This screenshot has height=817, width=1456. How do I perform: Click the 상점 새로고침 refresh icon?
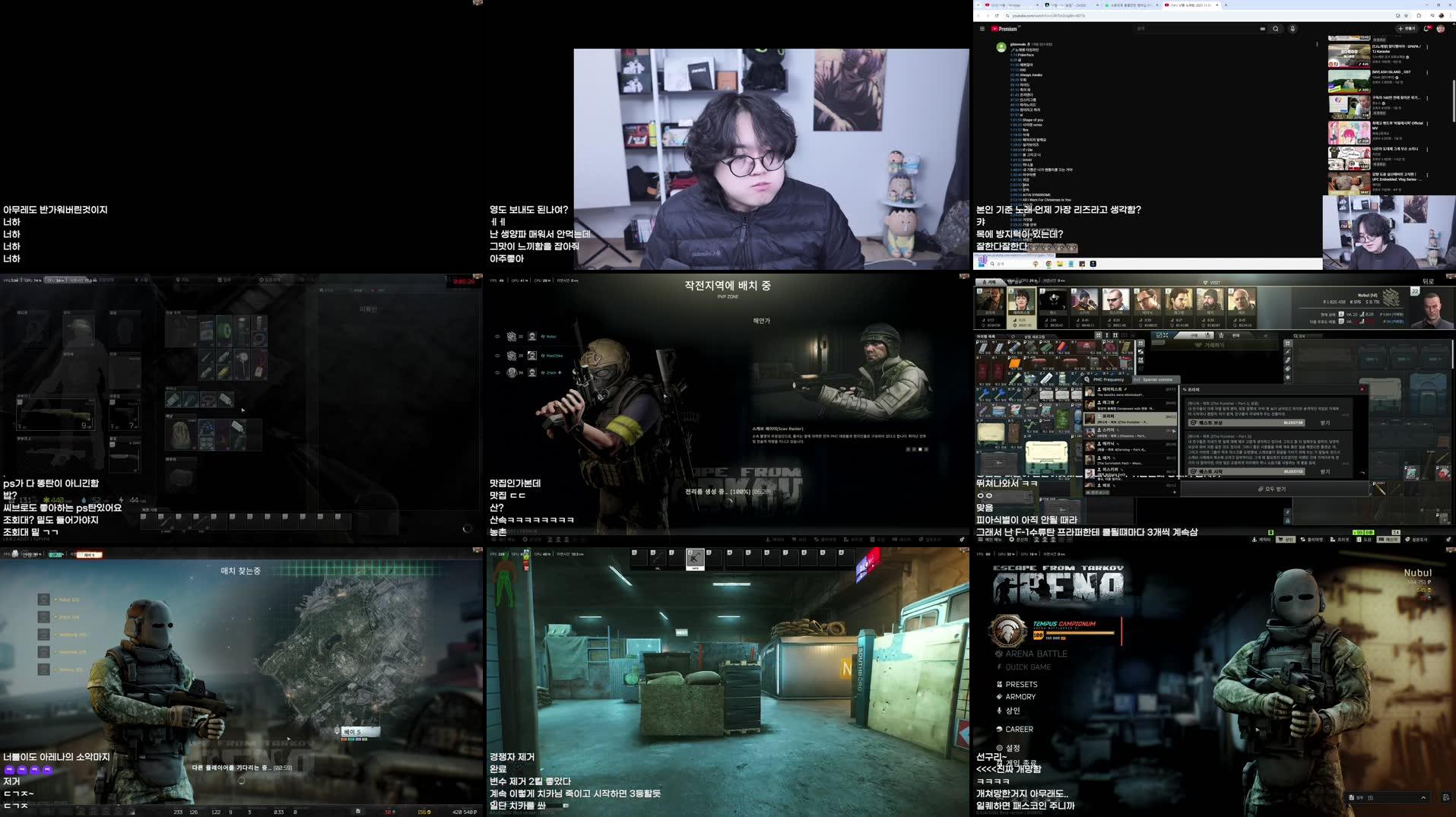[1012, 334]
